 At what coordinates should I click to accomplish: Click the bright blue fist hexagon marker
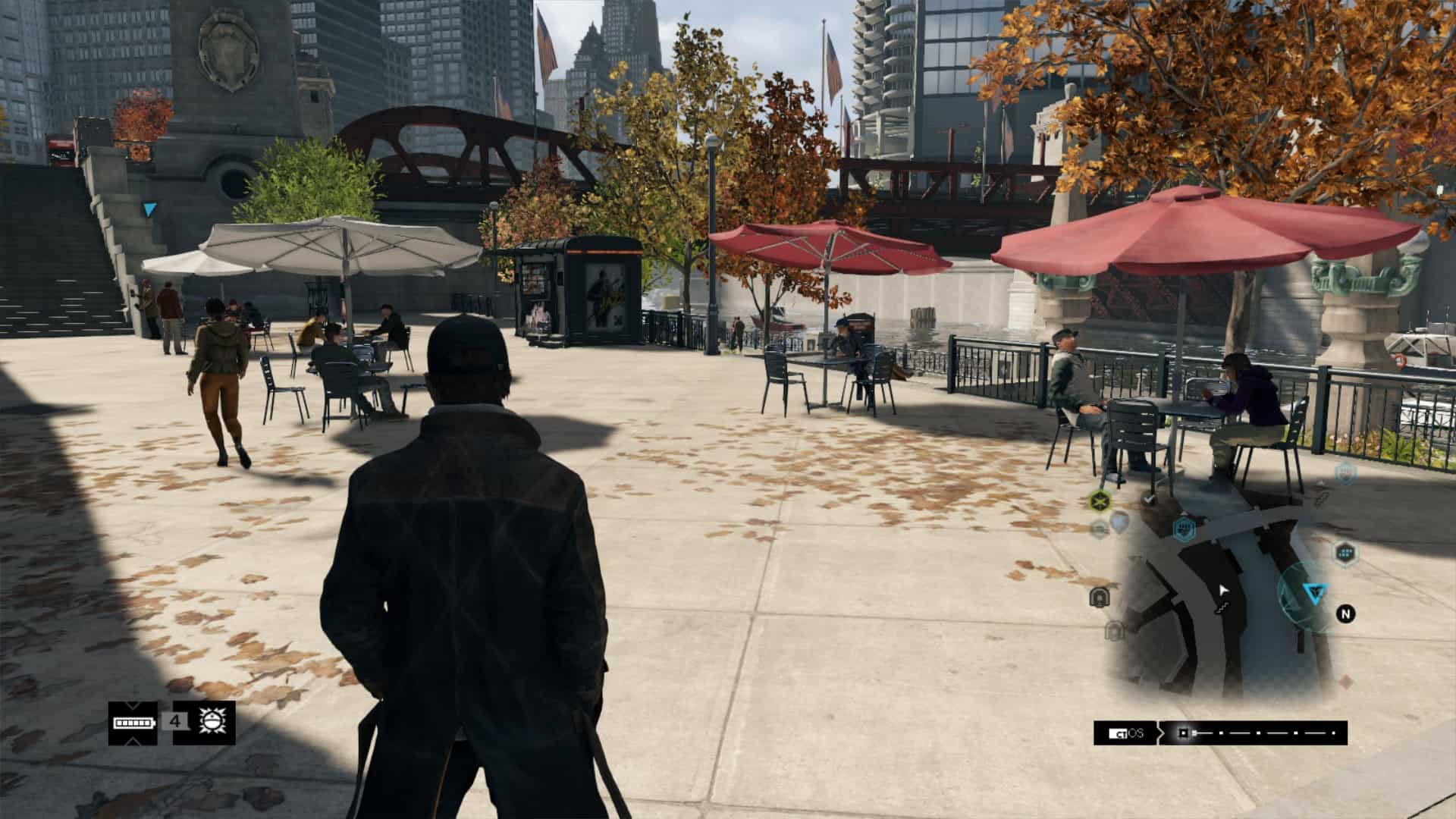pyautogui.click(x=1183, y=528)
